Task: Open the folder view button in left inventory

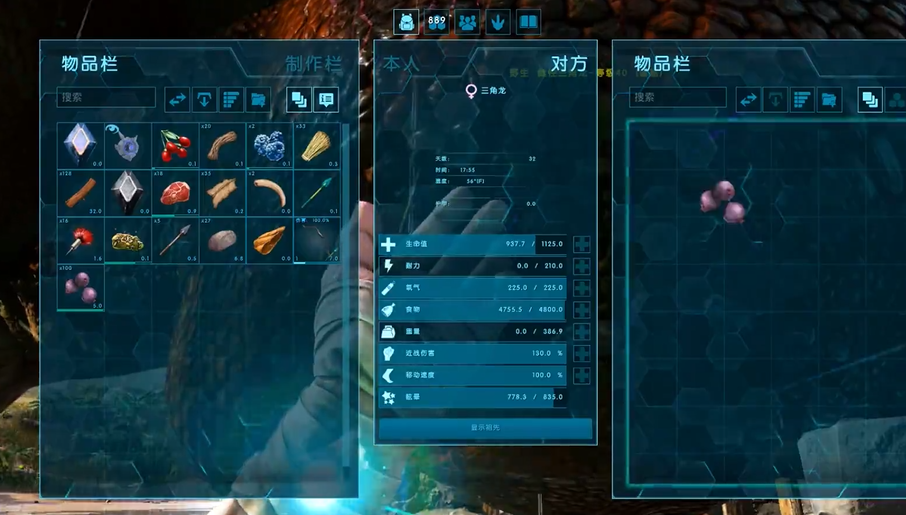Action: point(258,99)
